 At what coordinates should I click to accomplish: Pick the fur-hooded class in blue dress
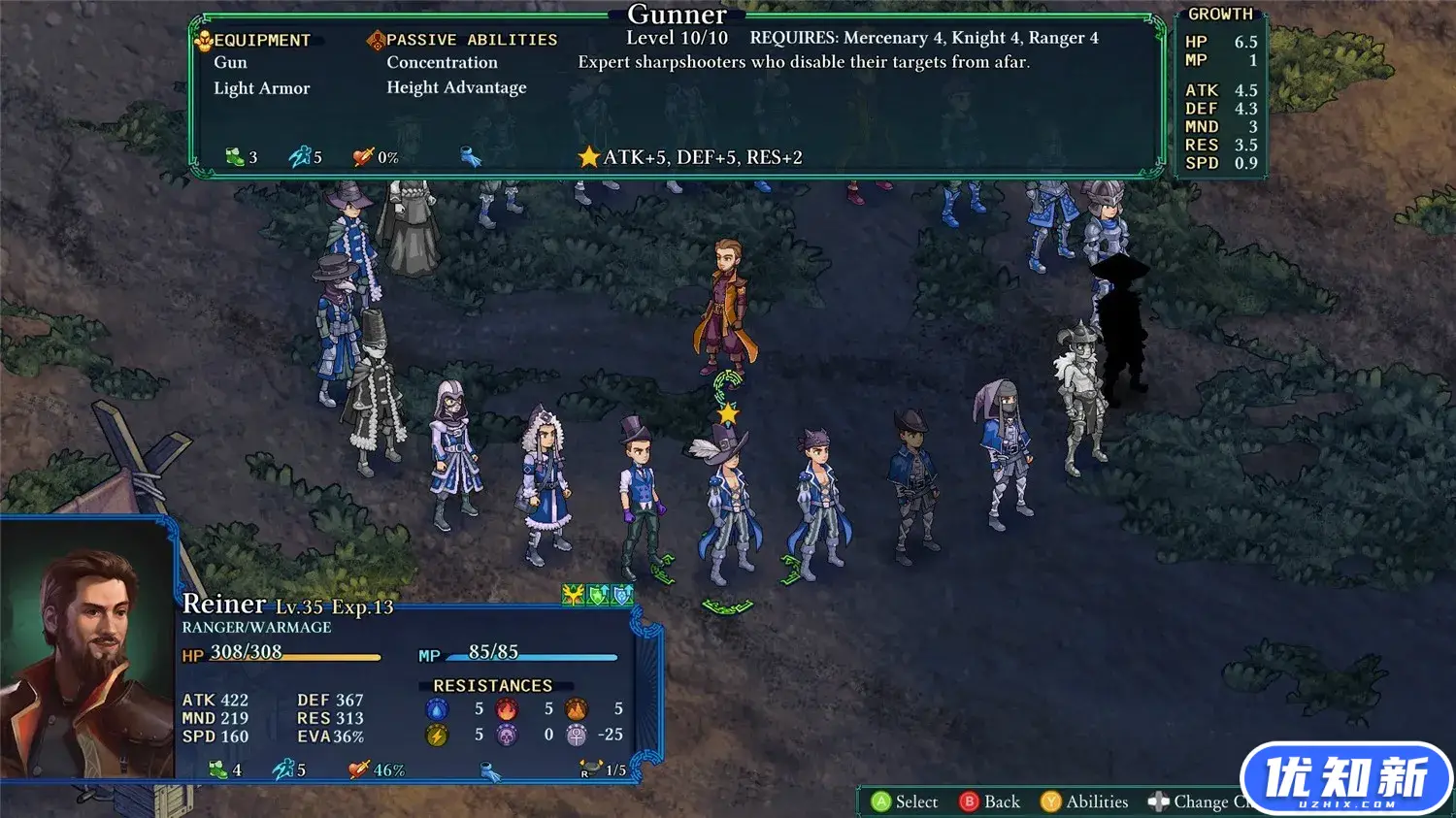click(546, 485)
